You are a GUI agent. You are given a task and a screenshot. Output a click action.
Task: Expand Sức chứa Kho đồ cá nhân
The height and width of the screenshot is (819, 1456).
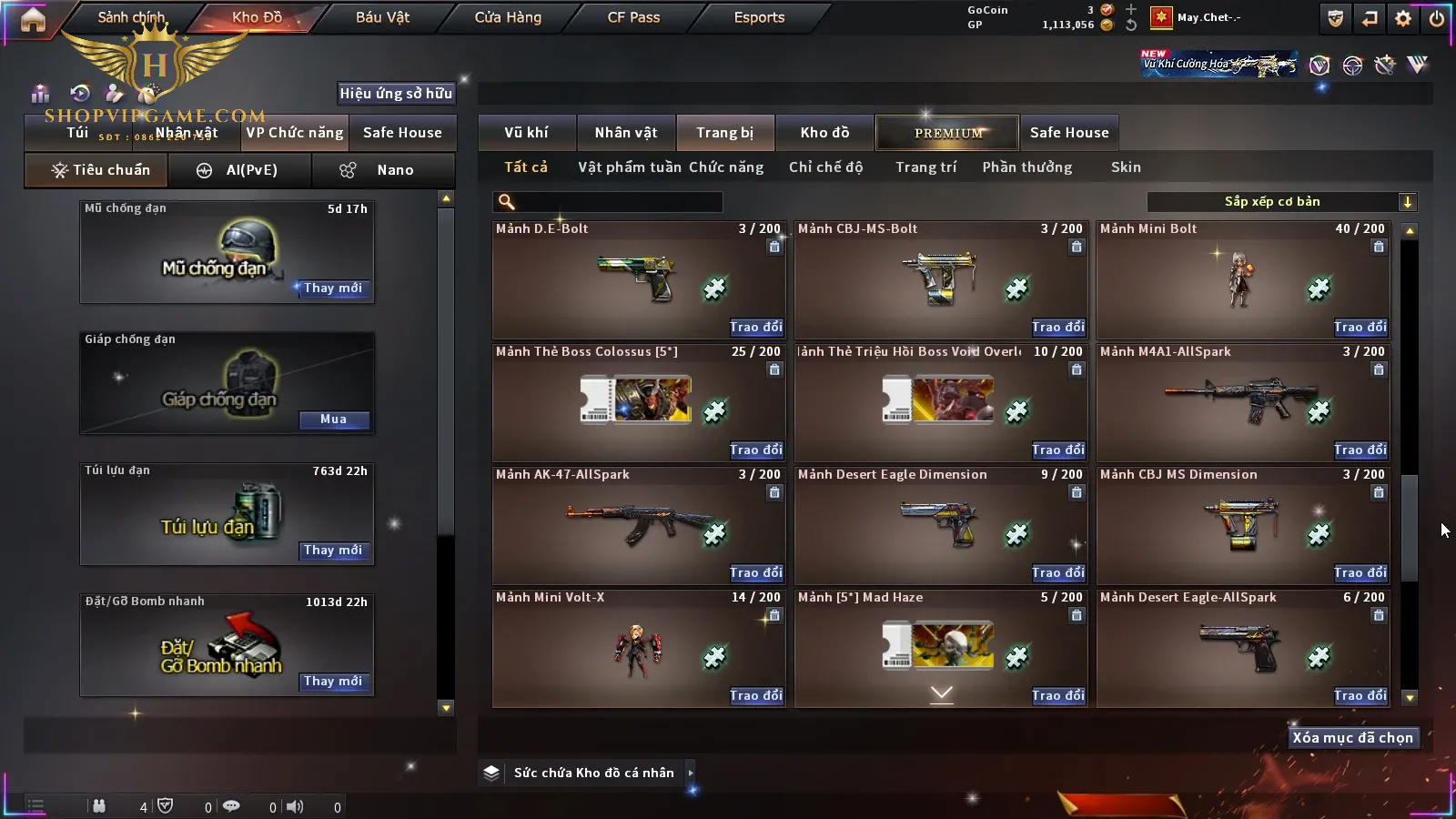click(x=691, y=773)
